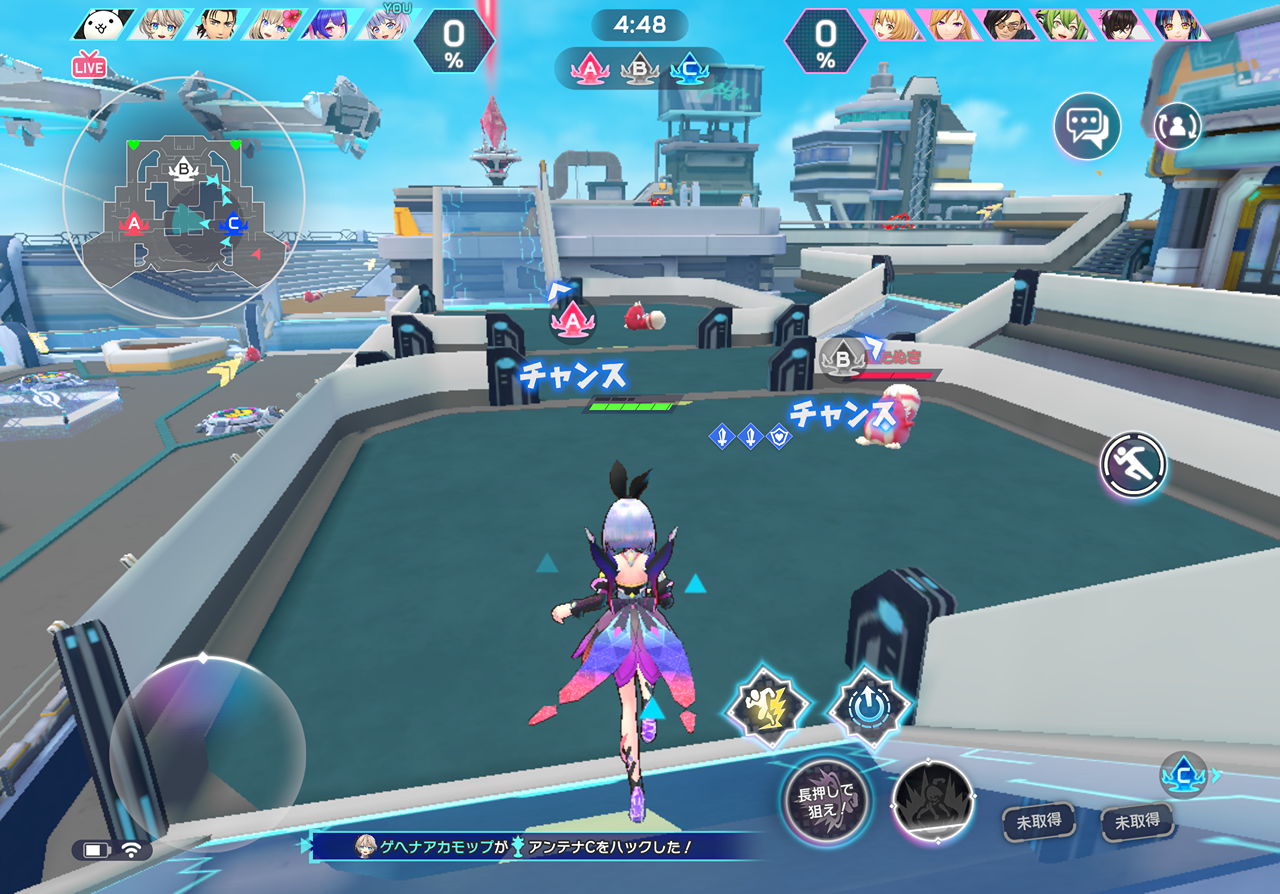Screen dimensions: 1280x894
Task: Tap the antenna C shortcut icon
Action: pos(1184,775)
